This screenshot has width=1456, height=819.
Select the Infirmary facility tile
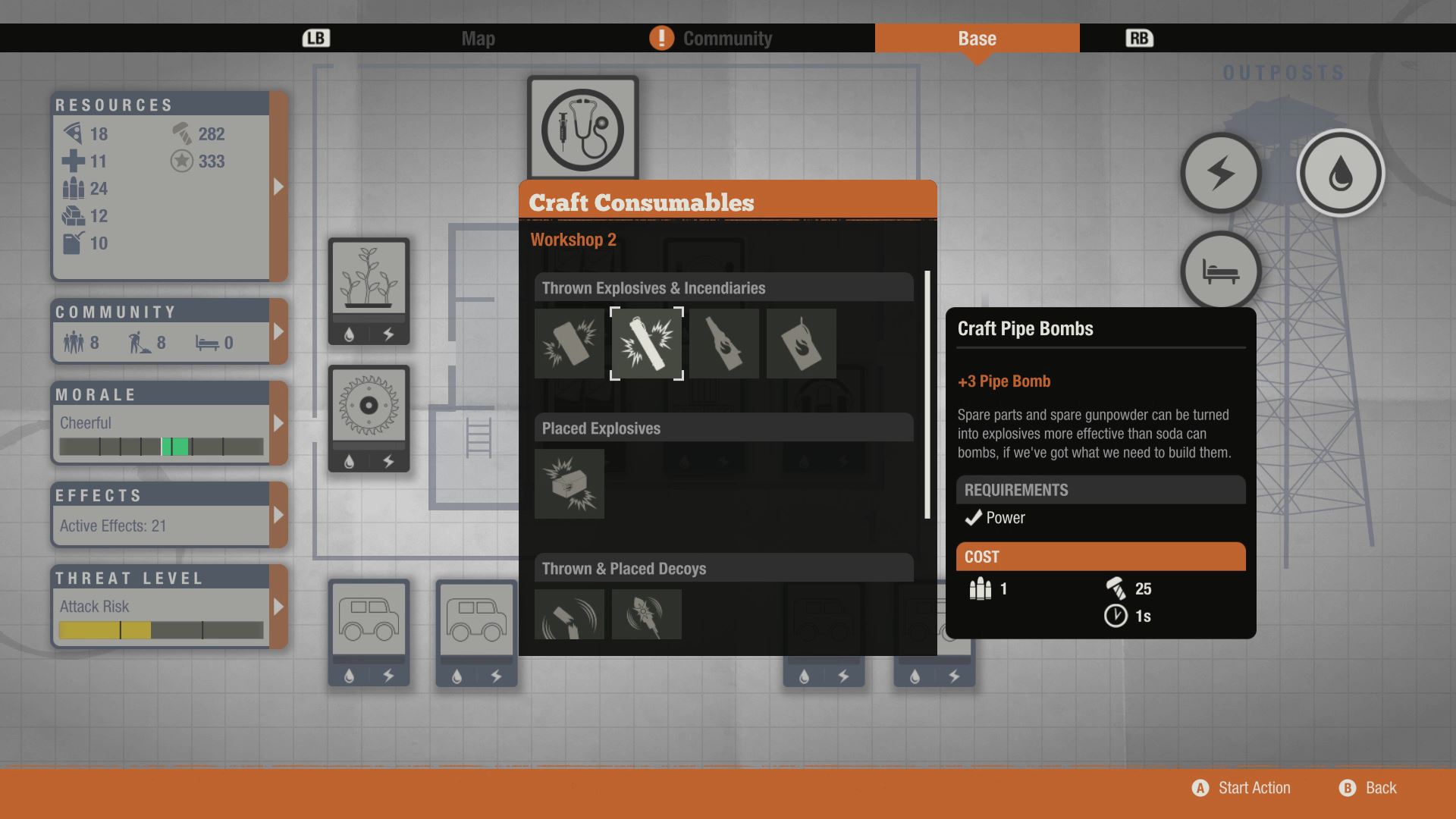point(582,129)
